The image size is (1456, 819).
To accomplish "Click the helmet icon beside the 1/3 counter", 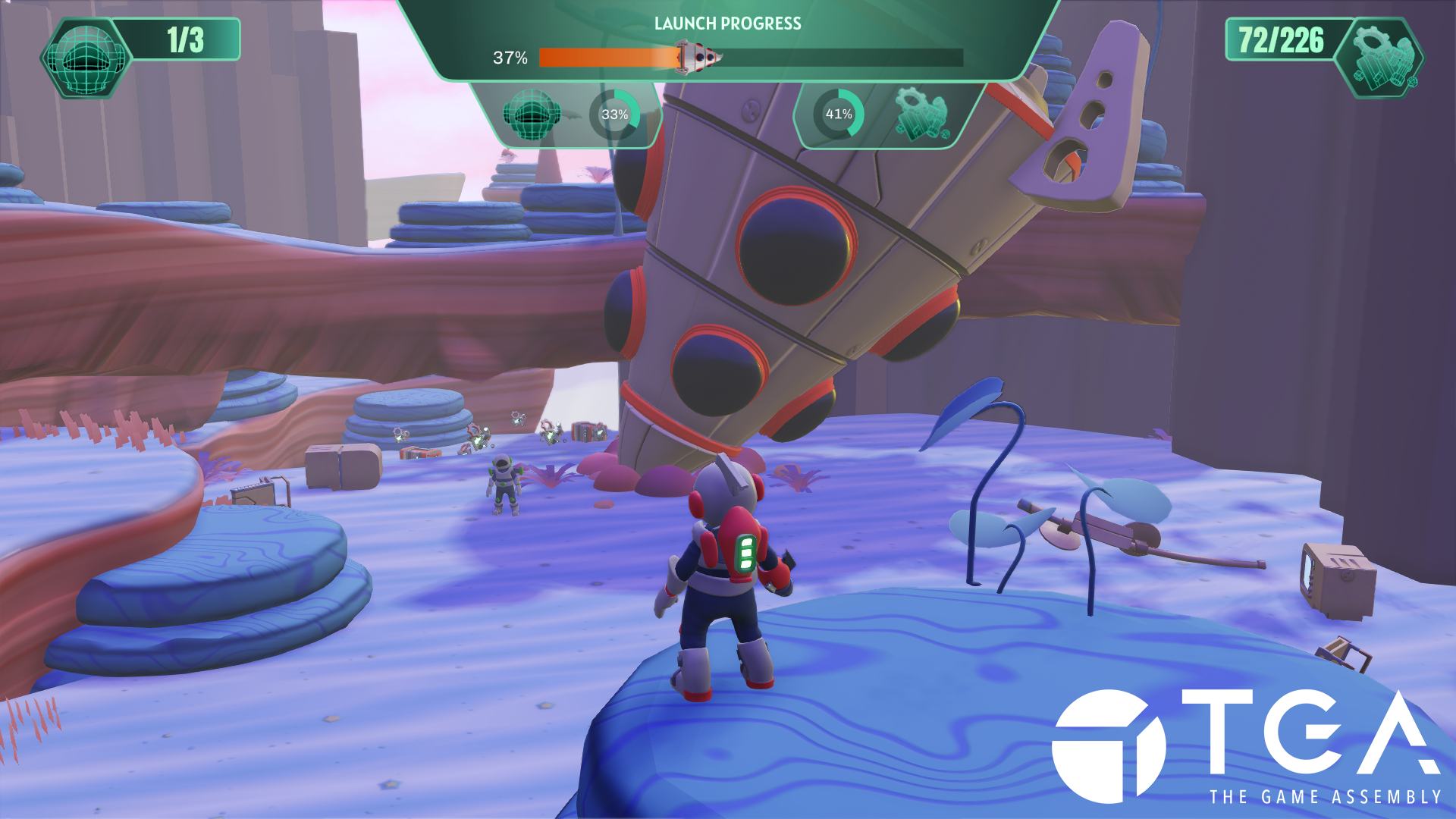I will [x=86, y=58].
